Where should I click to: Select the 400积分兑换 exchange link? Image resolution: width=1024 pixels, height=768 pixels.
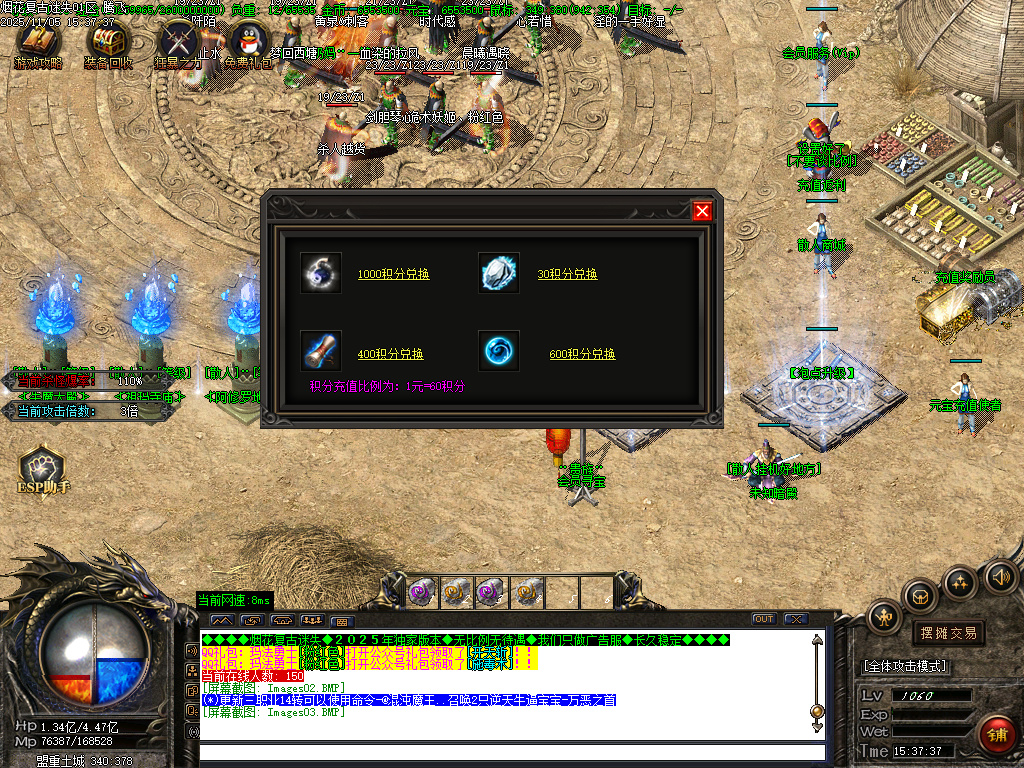tap(390, 354)
